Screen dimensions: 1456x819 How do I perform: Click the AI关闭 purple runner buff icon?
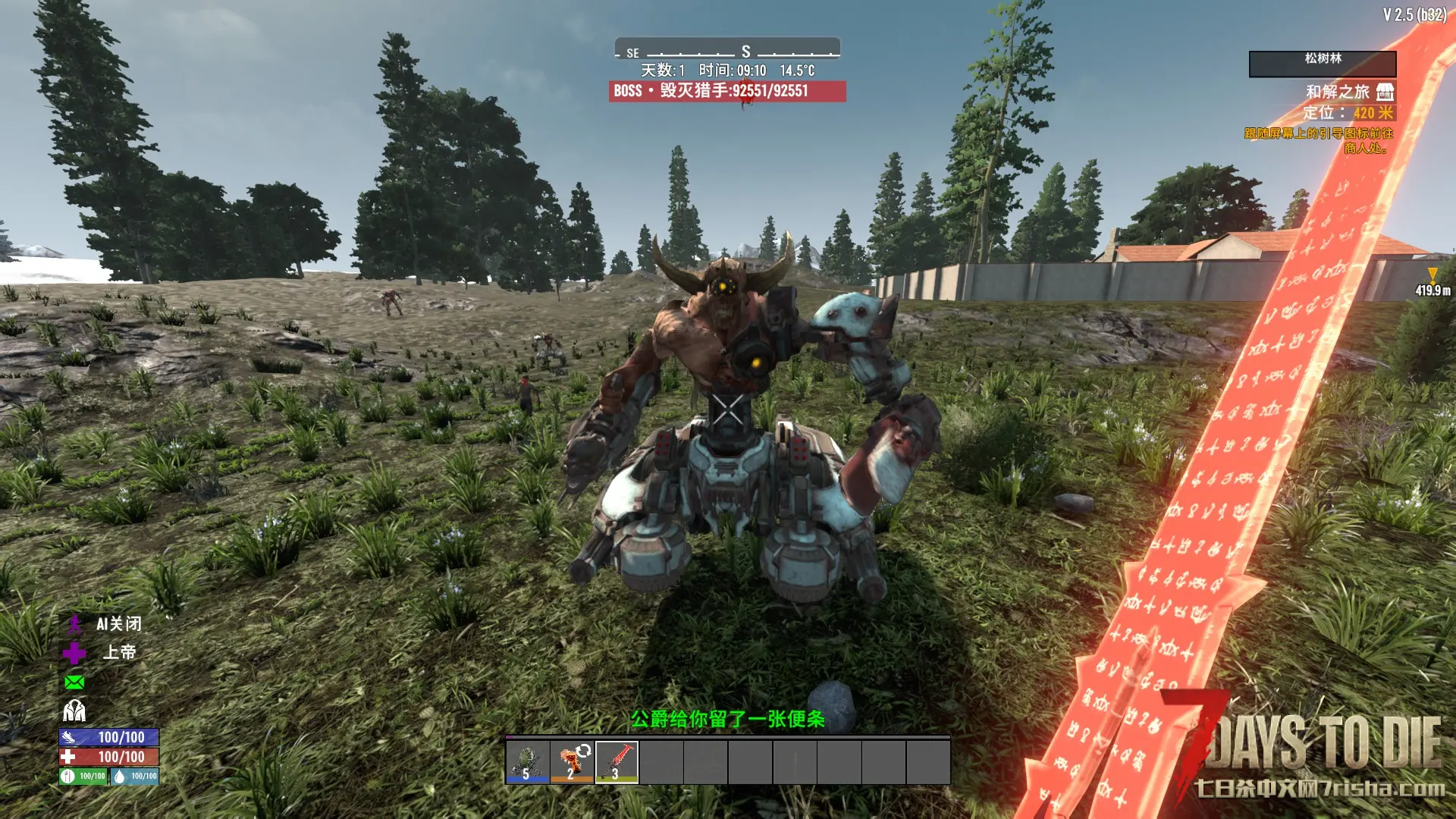pyautogui.click(x=74, y=624)
